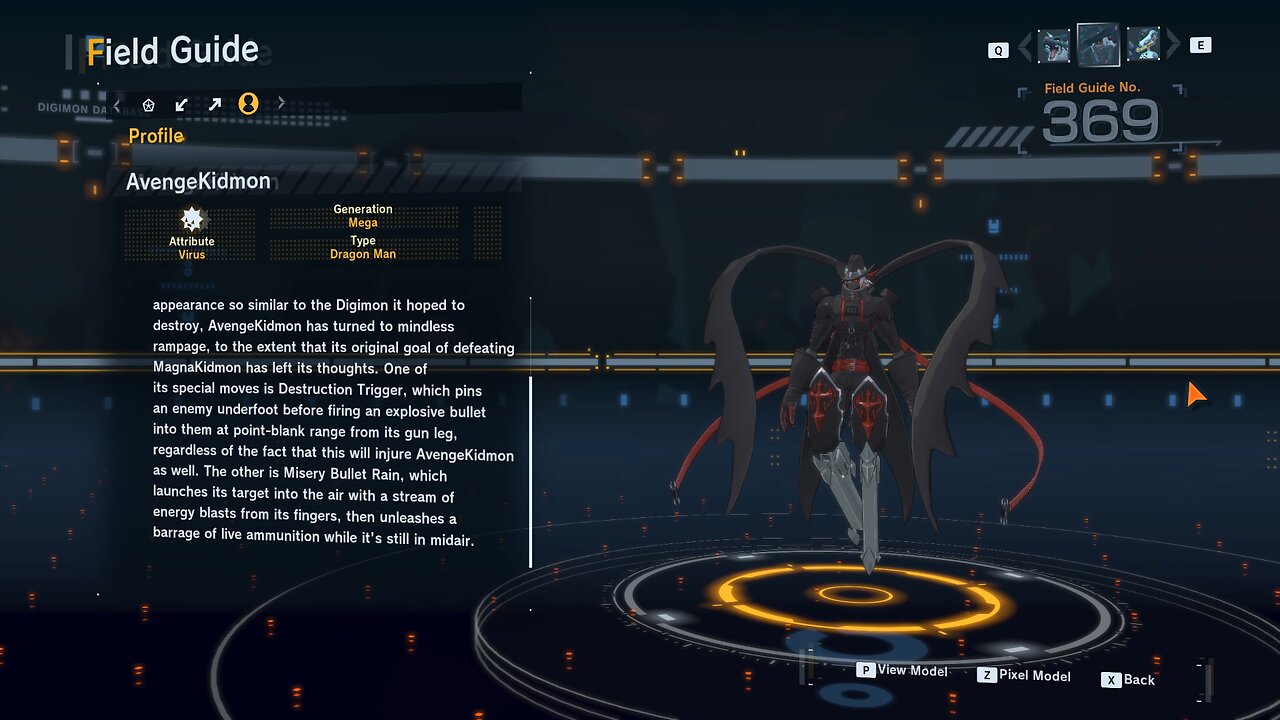The image size is (1280, 720).
Task: Click the left chevron beside the tabs
Action: [117, 104]
